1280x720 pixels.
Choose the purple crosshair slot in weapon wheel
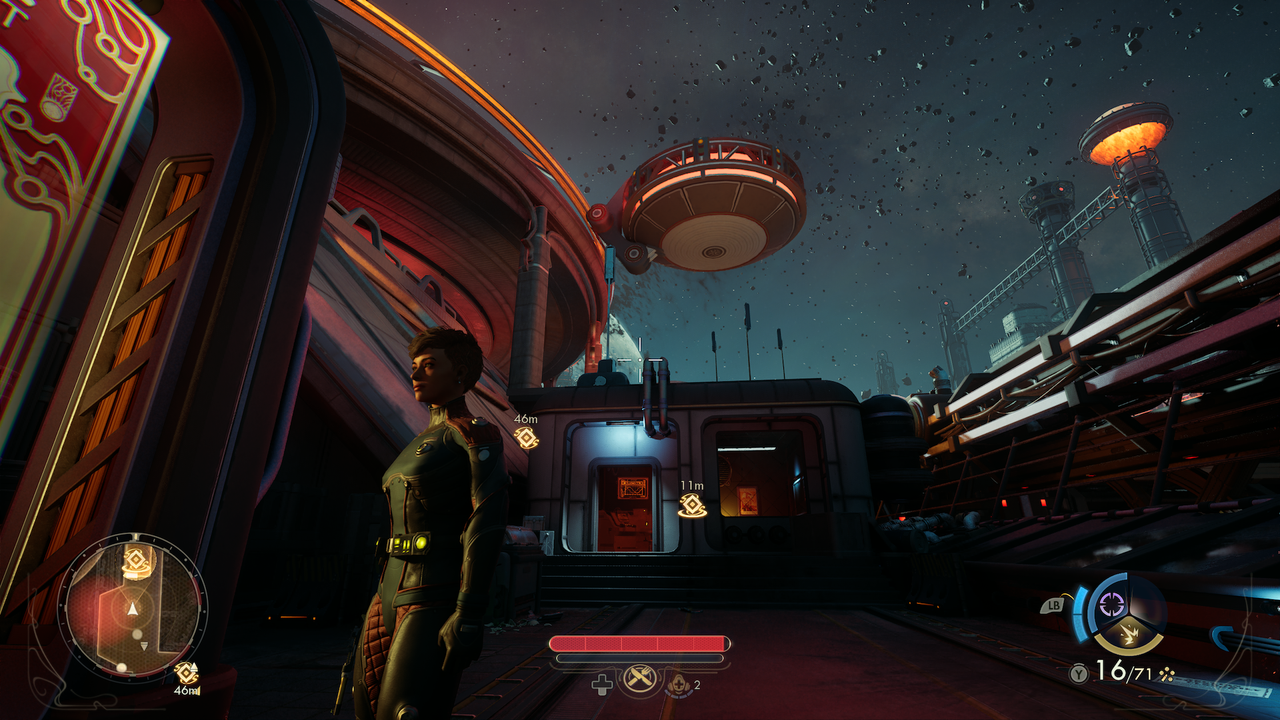[1112, 604]
